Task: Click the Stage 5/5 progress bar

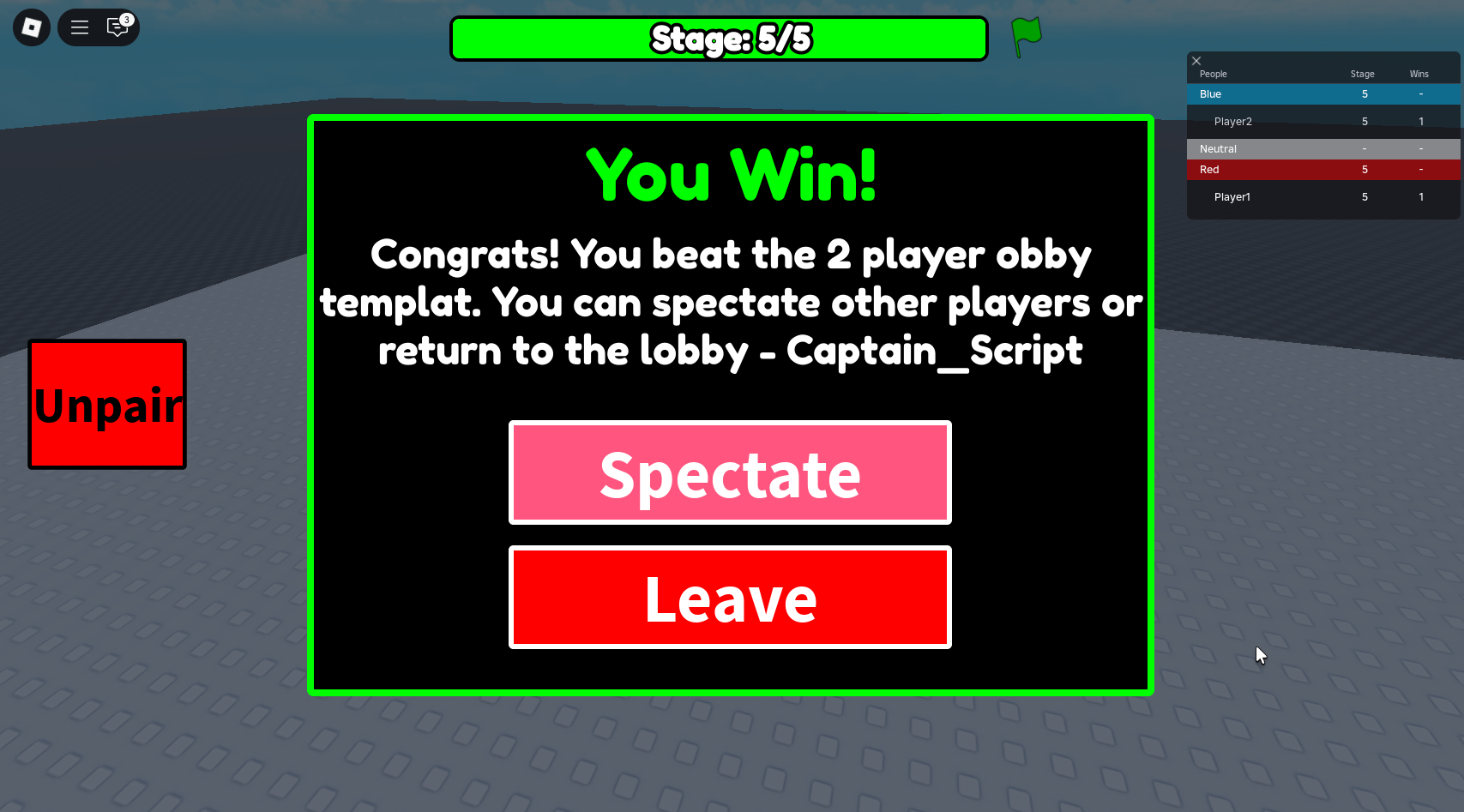Action: [x=720, y=38]
